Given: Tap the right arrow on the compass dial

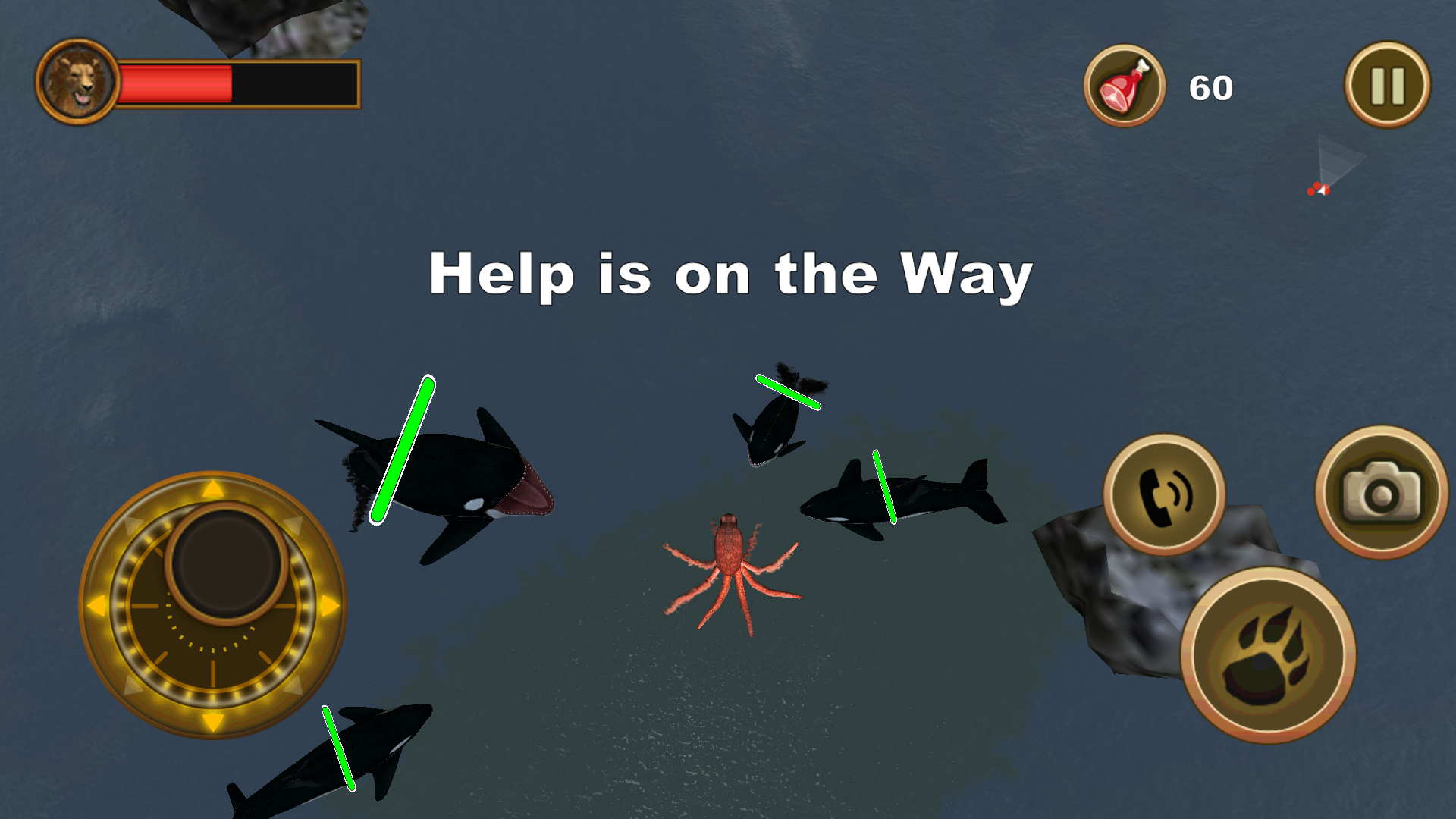Looking at the screenshot, I should coord(328,604).
